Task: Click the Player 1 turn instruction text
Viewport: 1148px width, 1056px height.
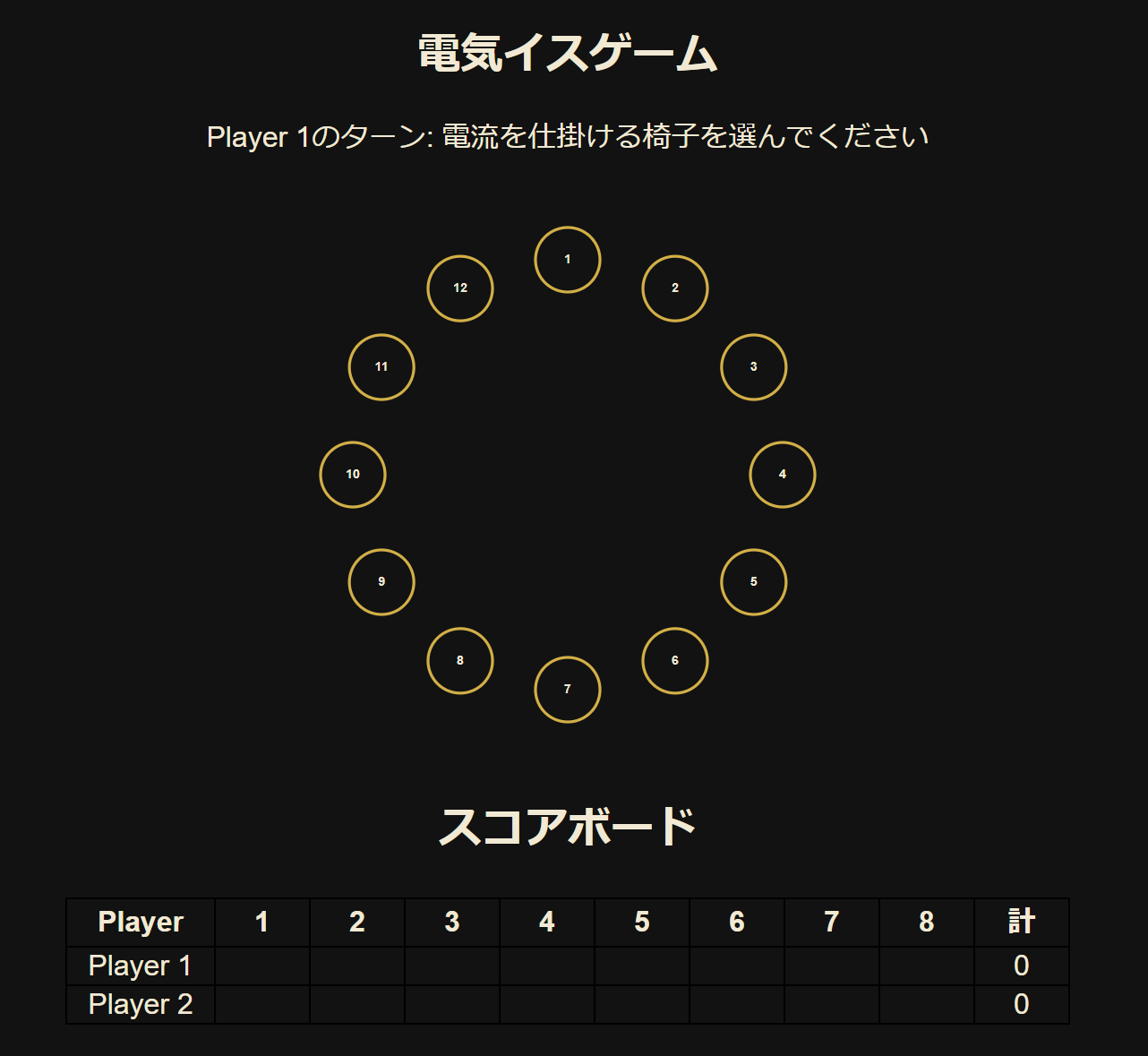Action: (569, 135)
